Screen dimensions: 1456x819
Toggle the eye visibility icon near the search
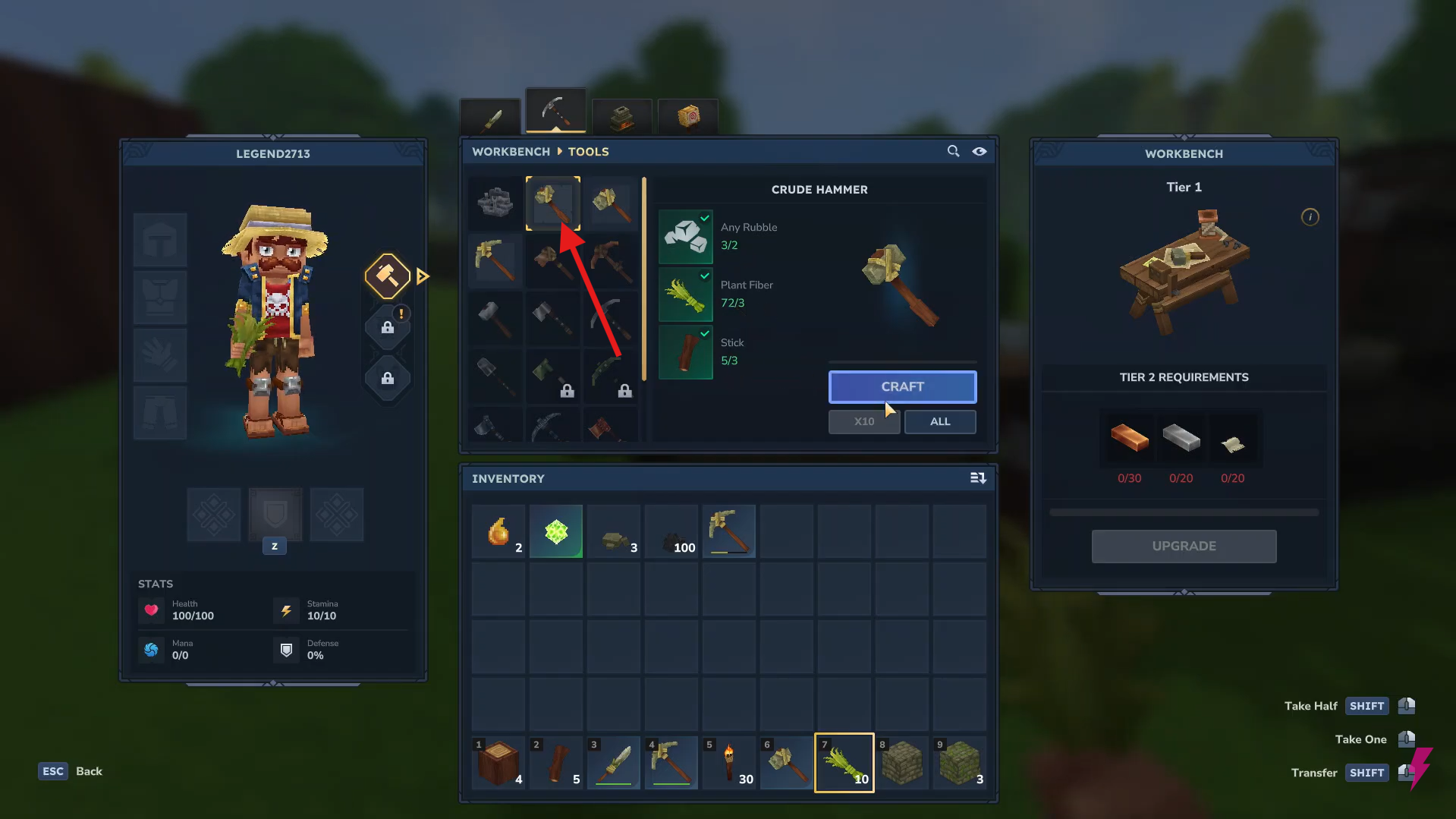point(979,151)
